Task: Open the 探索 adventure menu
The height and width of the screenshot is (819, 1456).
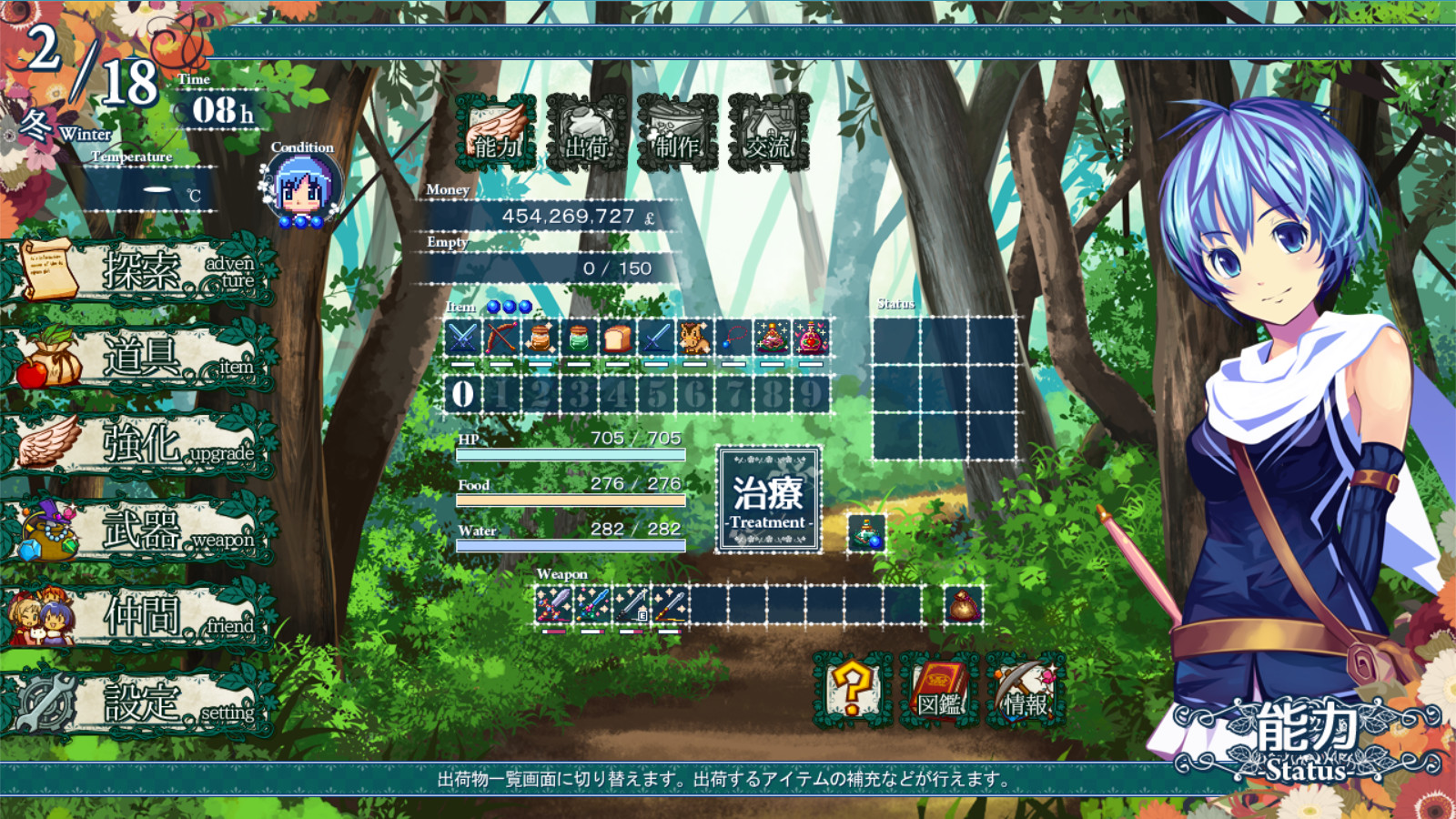Action: click(136, 271)
